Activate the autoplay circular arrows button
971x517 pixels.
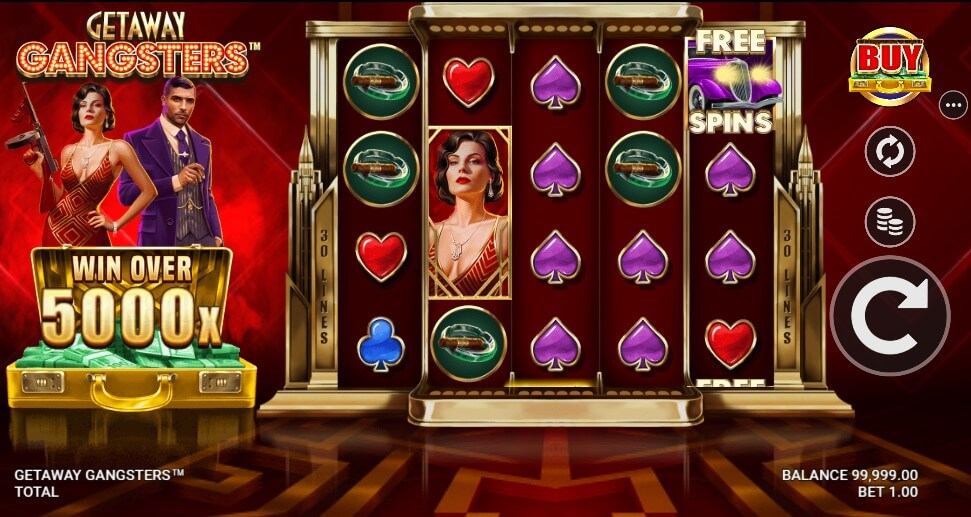click(889, 154)
